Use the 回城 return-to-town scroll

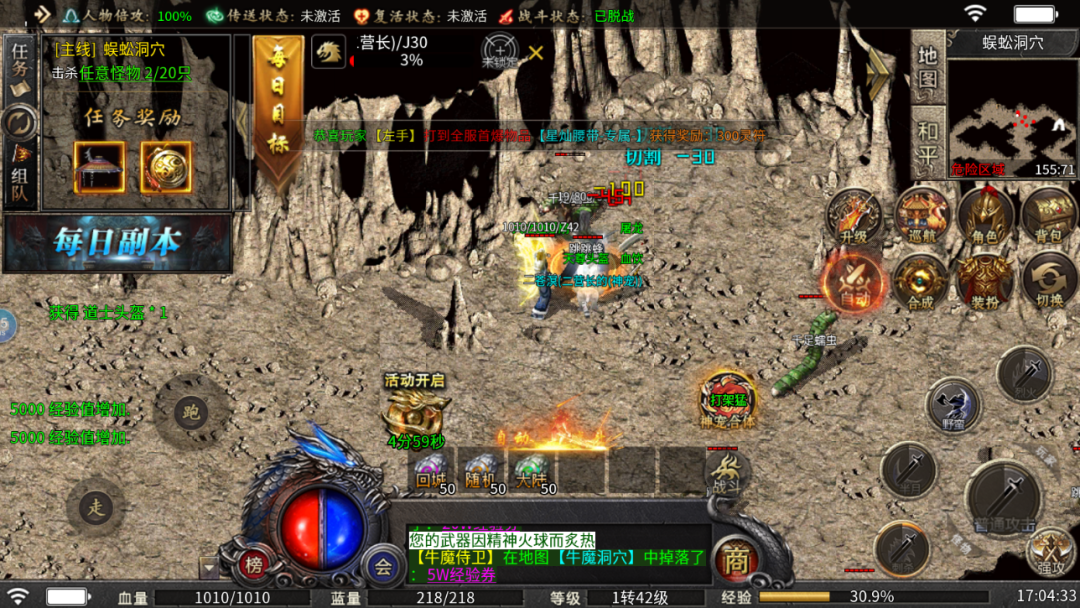click(x=431, y=471)
